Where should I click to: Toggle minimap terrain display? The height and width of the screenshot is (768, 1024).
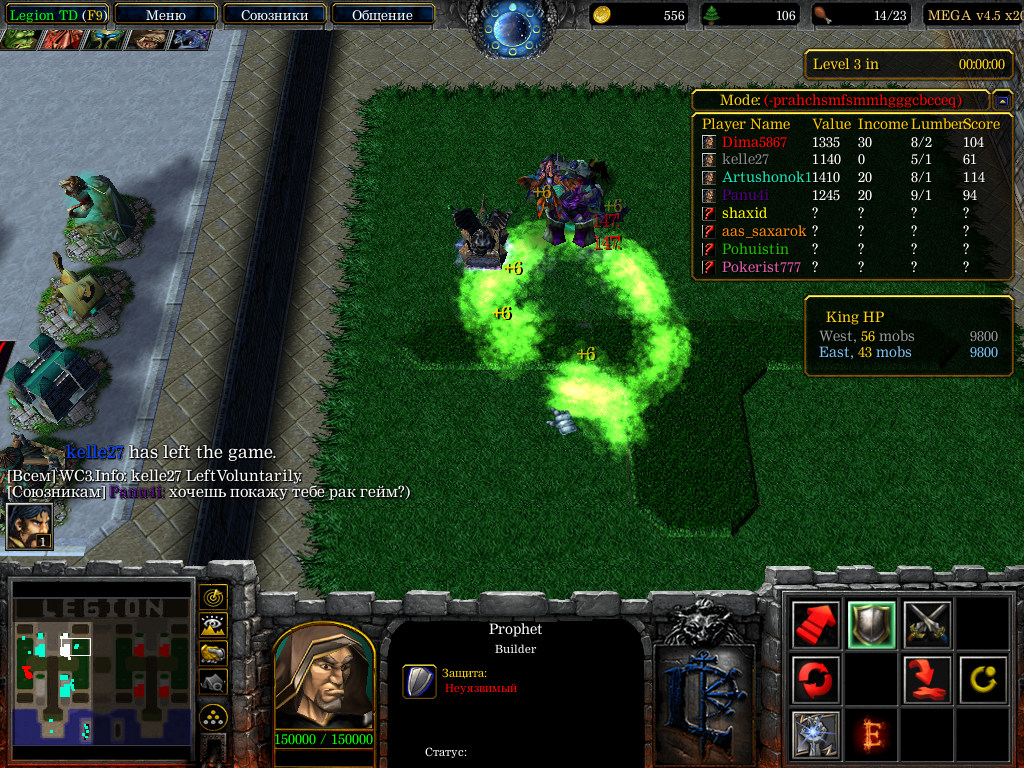[x=213, y=626]
